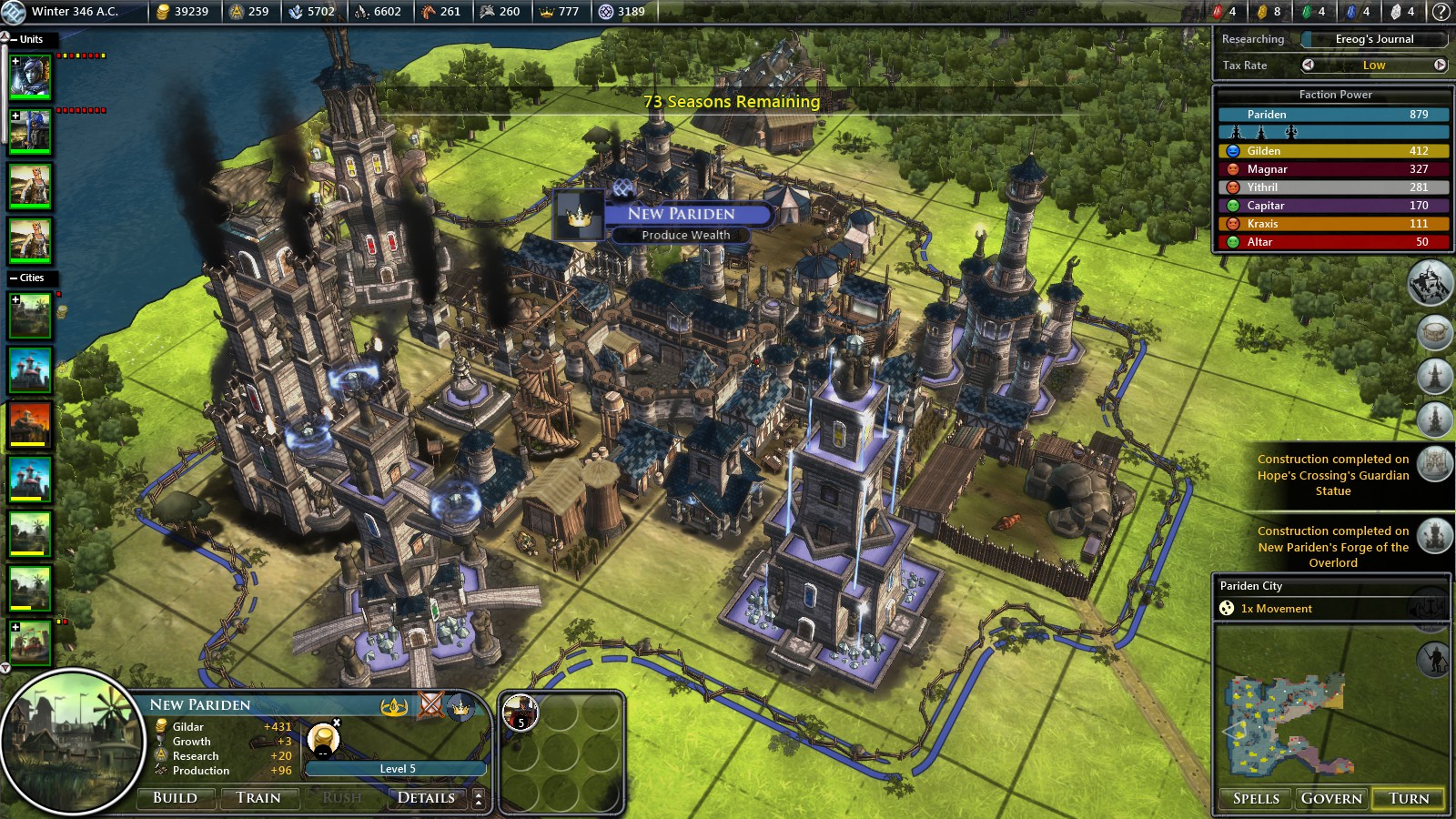1456x819 pixels.
Task: Open the Ereog's Journal research selection
Action: point(1374,39)
